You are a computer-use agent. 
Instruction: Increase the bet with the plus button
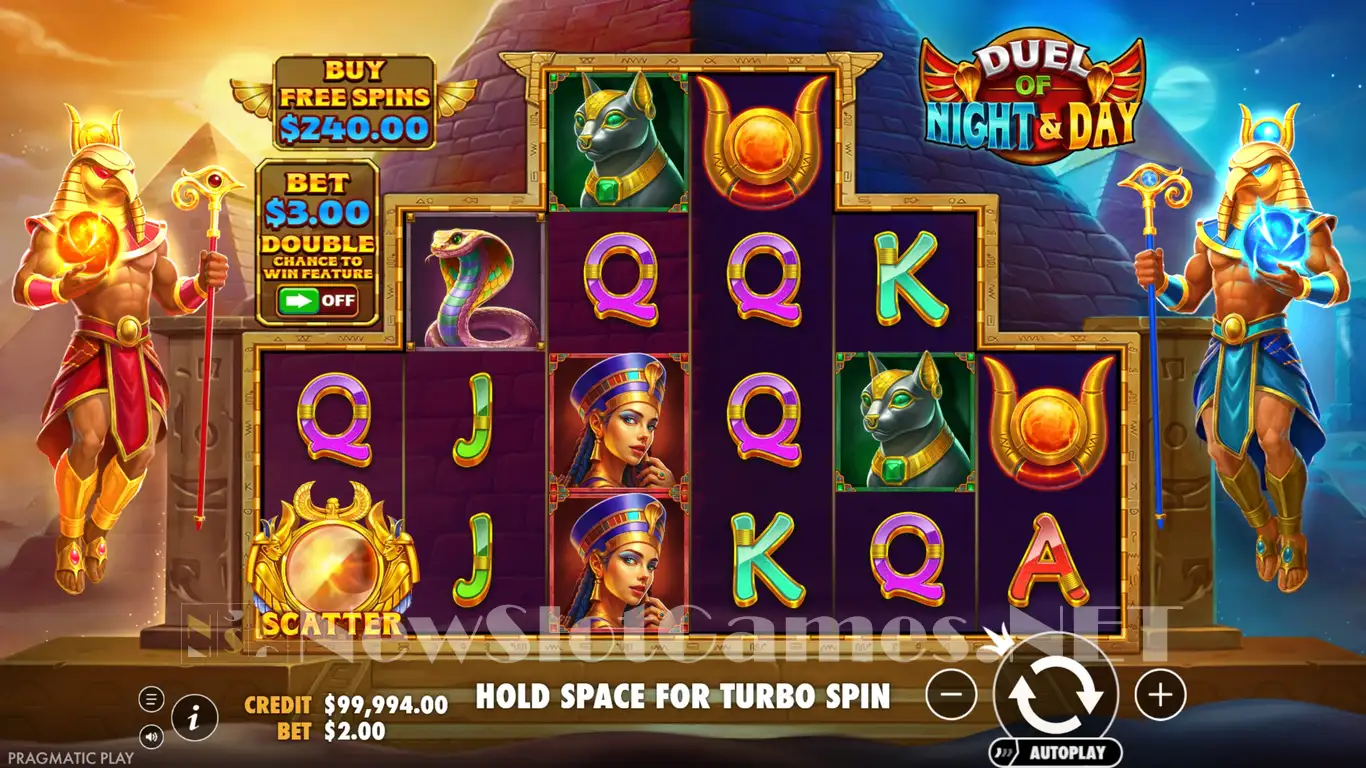tap(1160, 694)
